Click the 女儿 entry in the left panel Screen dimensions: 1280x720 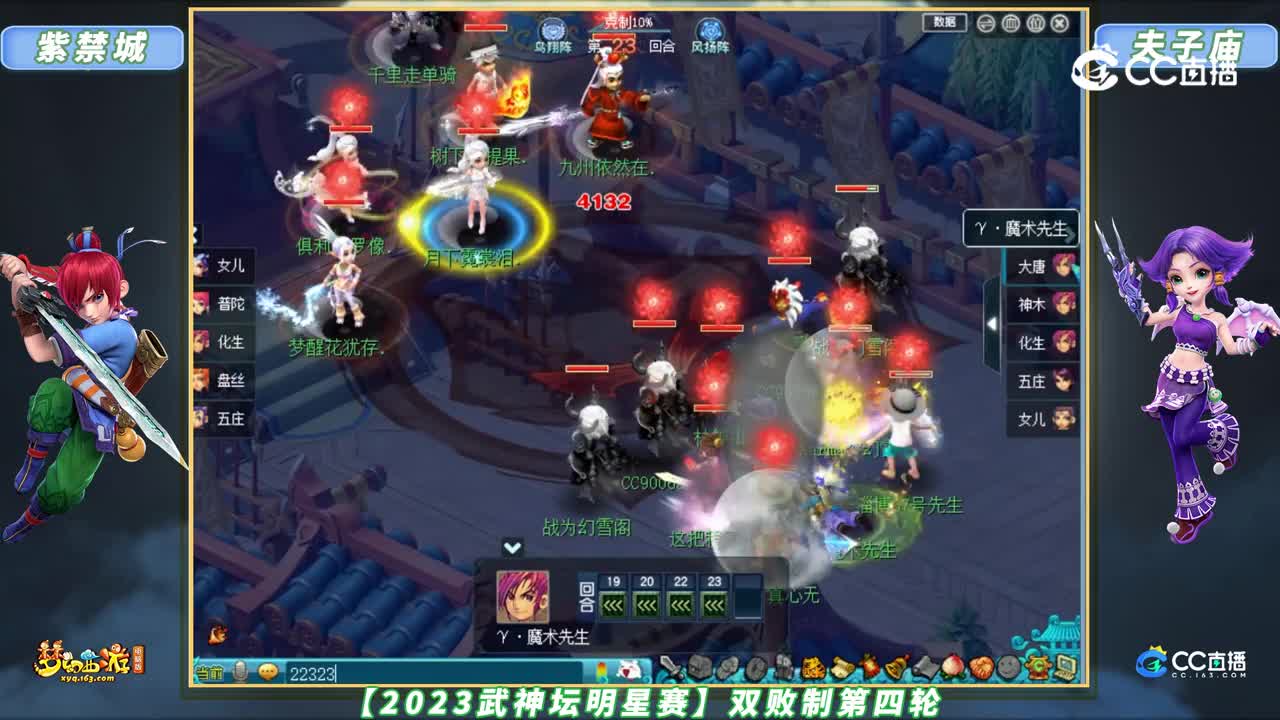click(229, 266)
